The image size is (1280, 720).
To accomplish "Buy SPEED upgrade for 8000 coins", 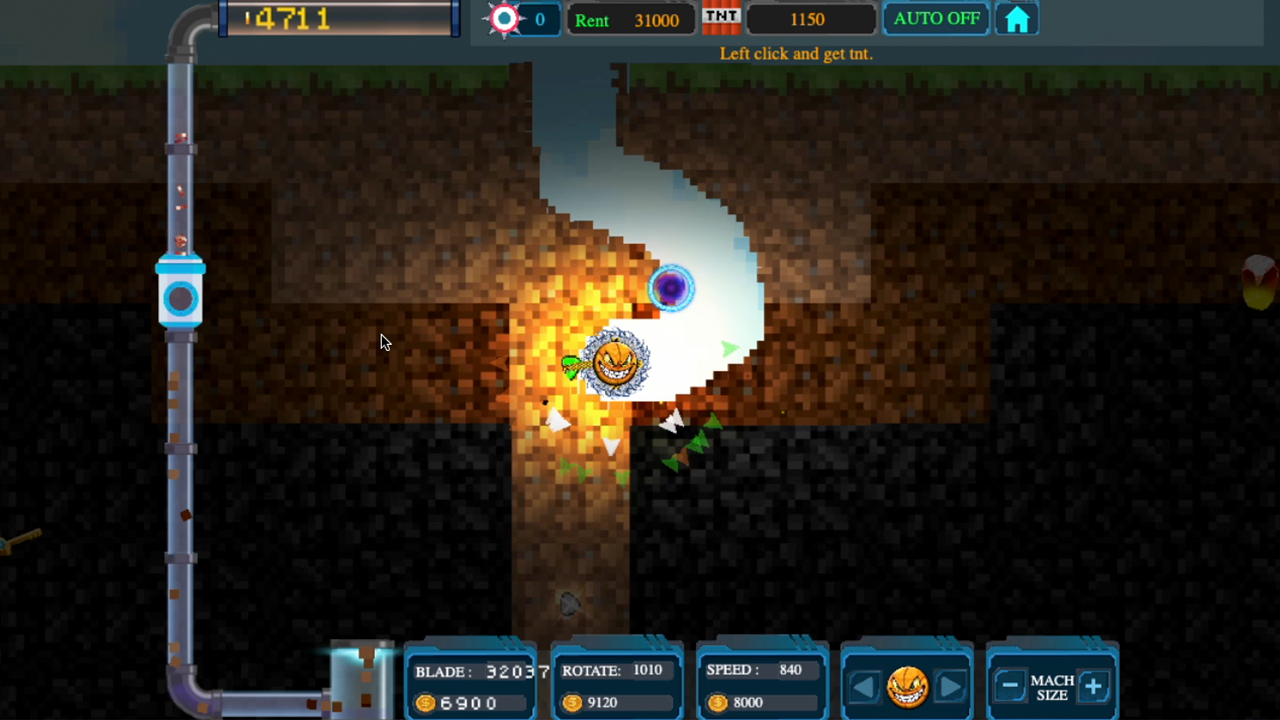I will tap(762, 702).
